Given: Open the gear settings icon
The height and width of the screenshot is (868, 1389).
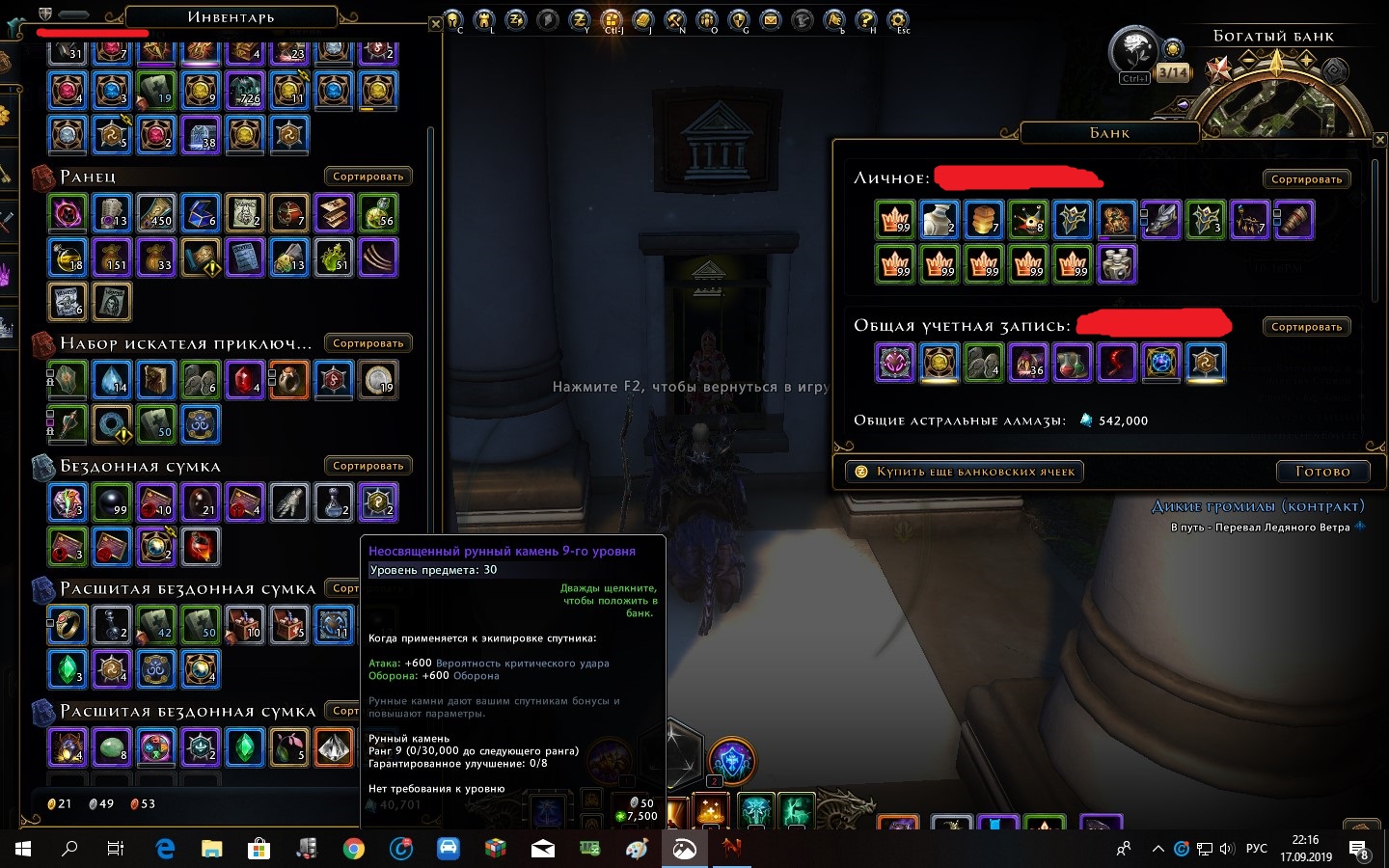Looking at the screenshot, I should (898, 19).
